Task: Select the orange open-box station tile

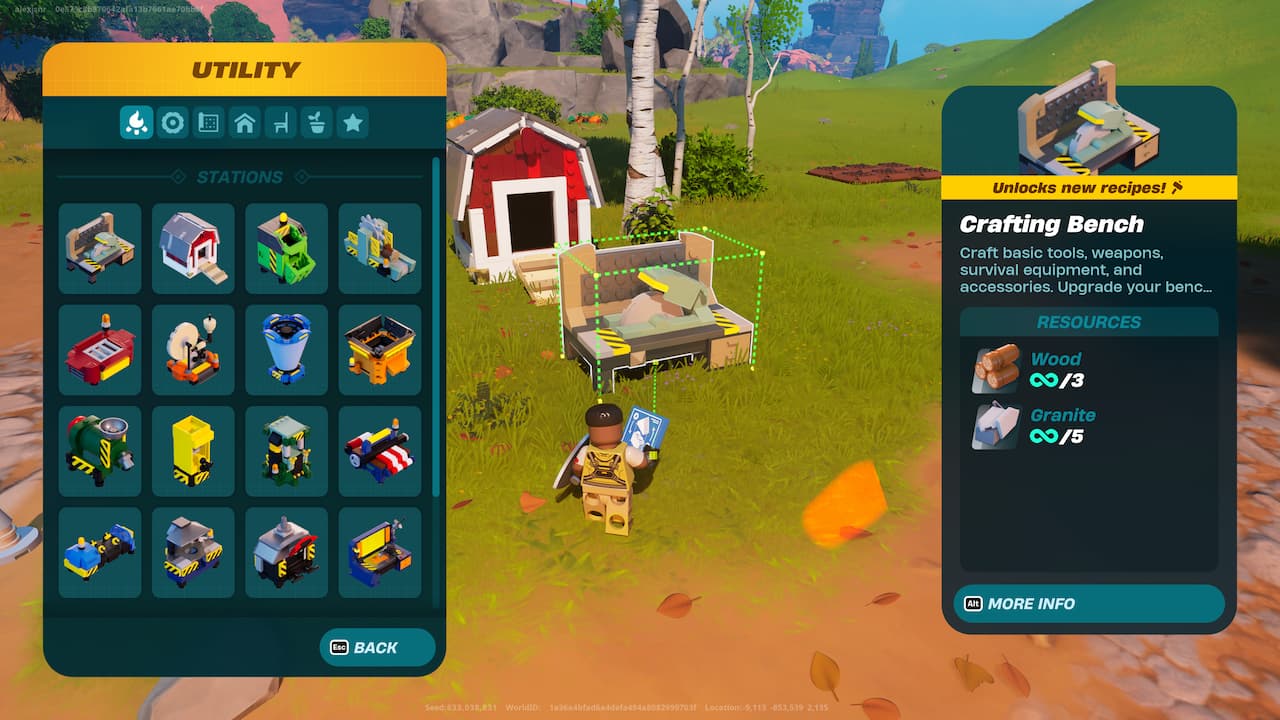Action: [x=380, y=350]
